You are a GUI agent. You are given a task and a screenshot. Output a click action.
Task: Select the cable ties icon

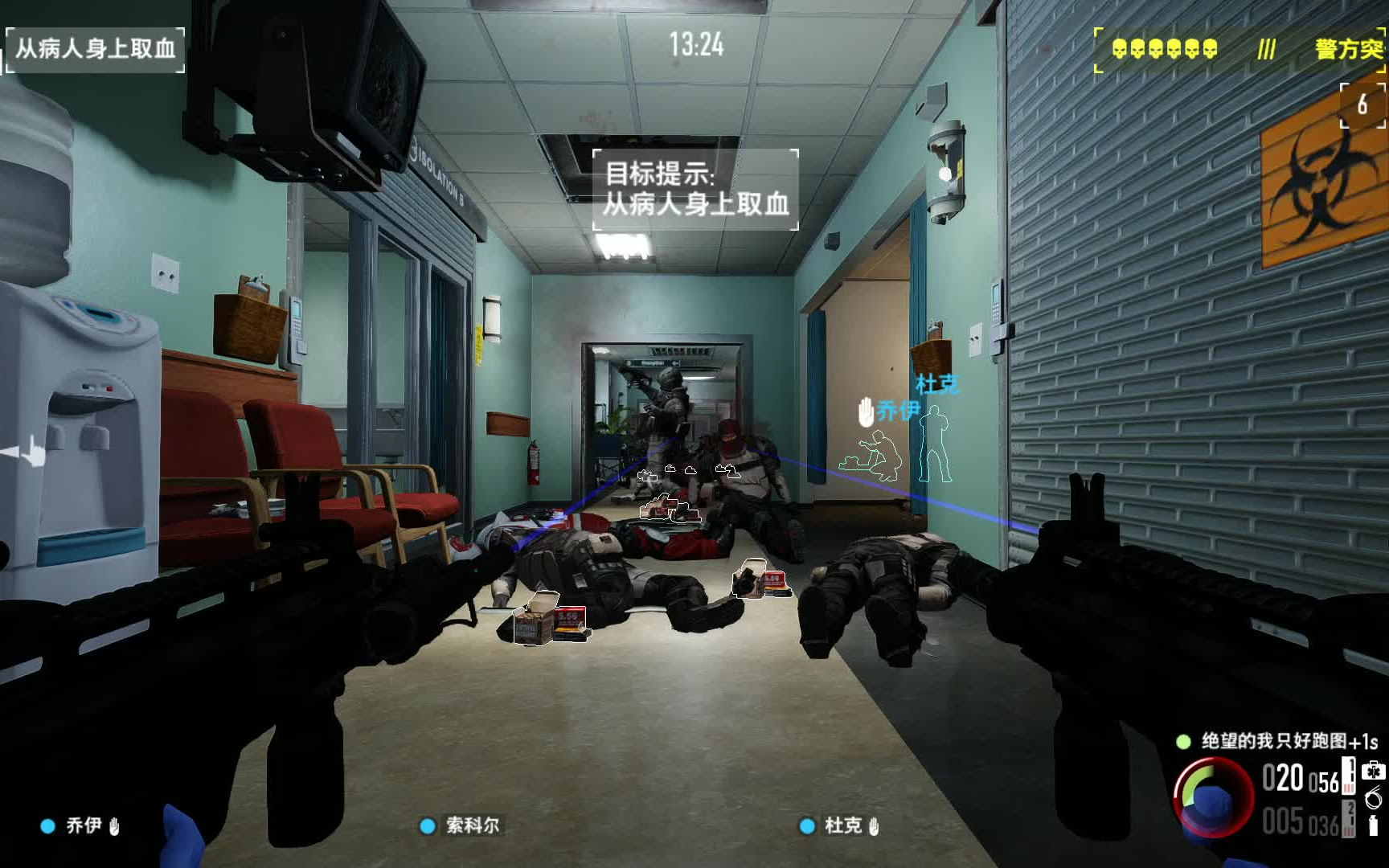1373,798
